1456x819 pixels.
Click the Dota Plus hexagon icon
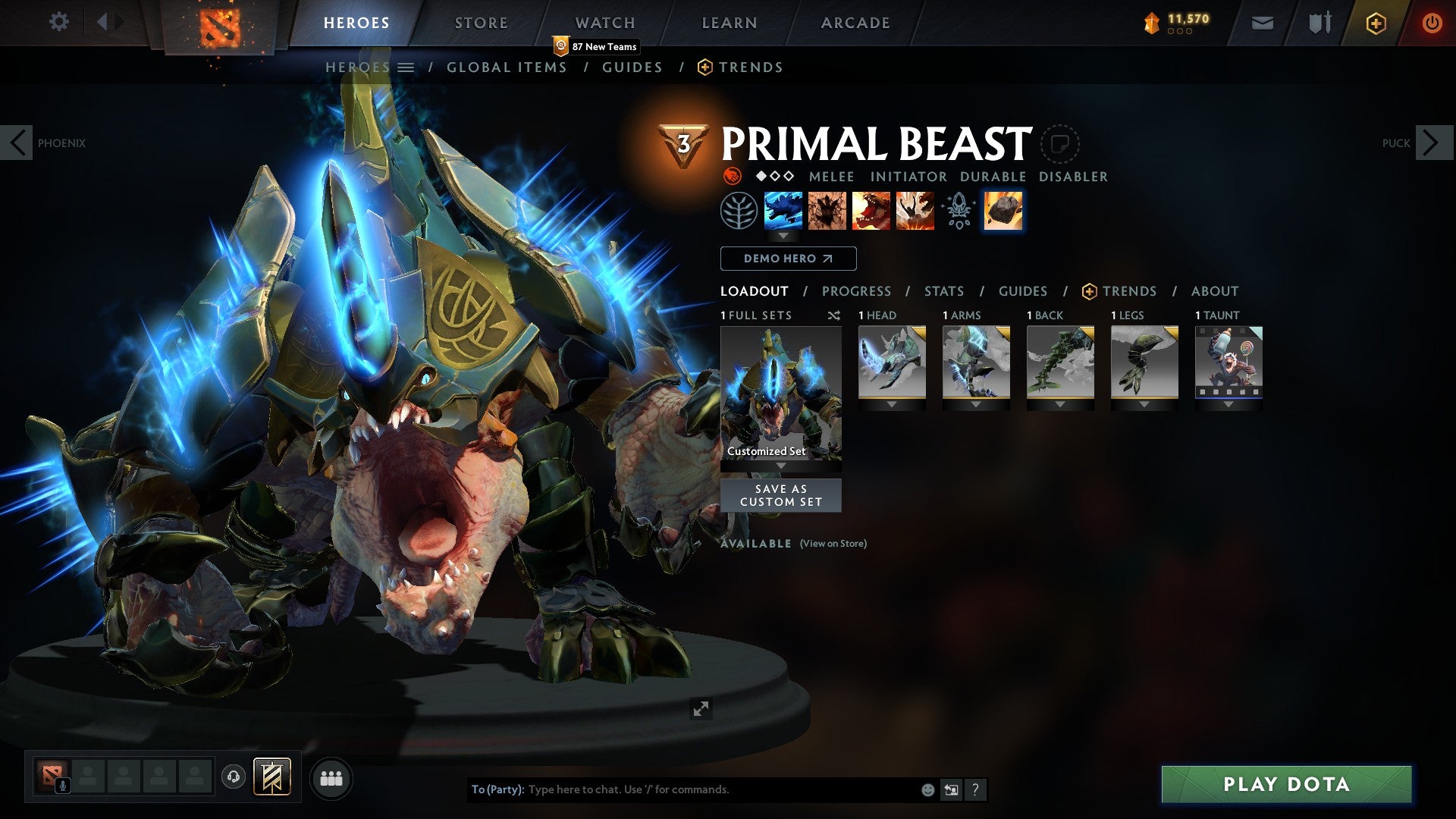point(1376,23)
